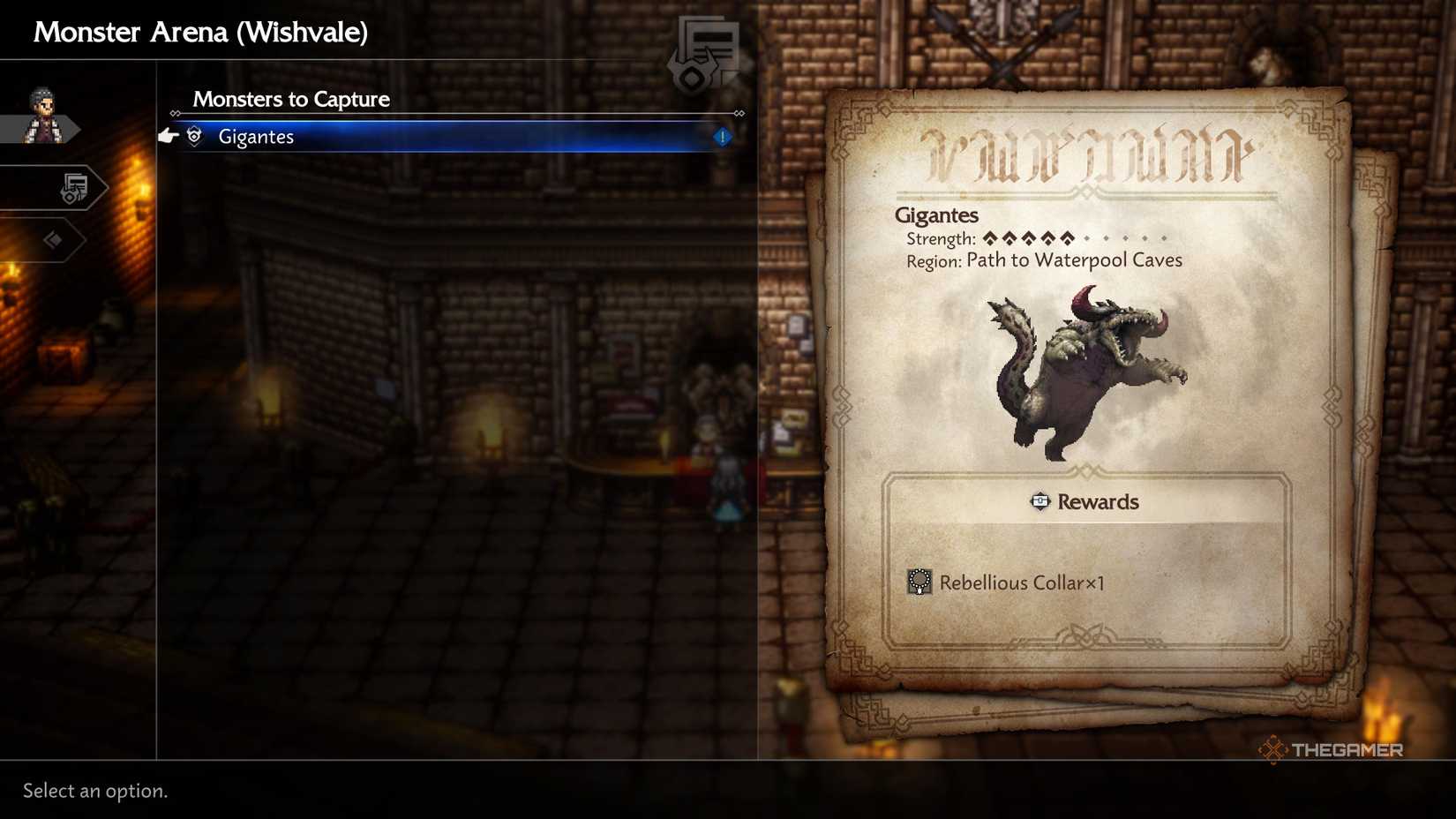Image resolution: width=1456 pixels, height=819 pixels.
Task: Click the Gigantes strength rating diamonds
Action: click(1028, 237)
